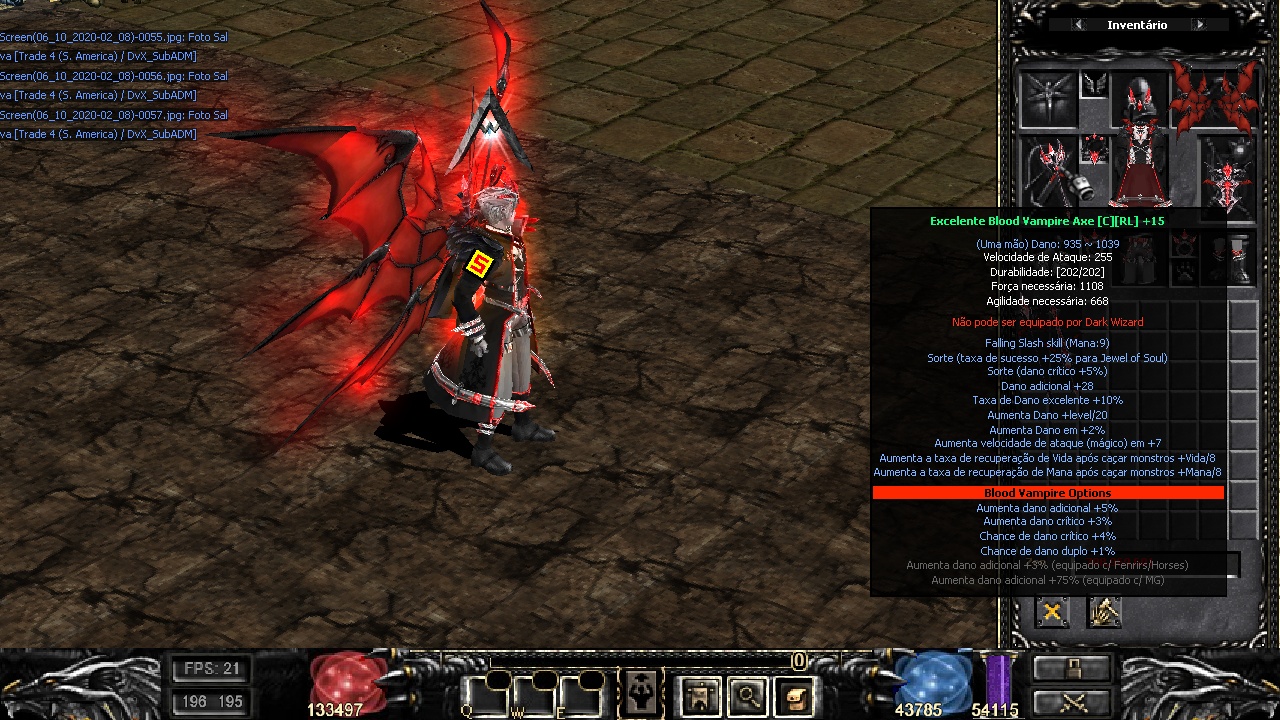
Task: Open the inventory bag icon on the bottom bar
Action: (699, 695)
